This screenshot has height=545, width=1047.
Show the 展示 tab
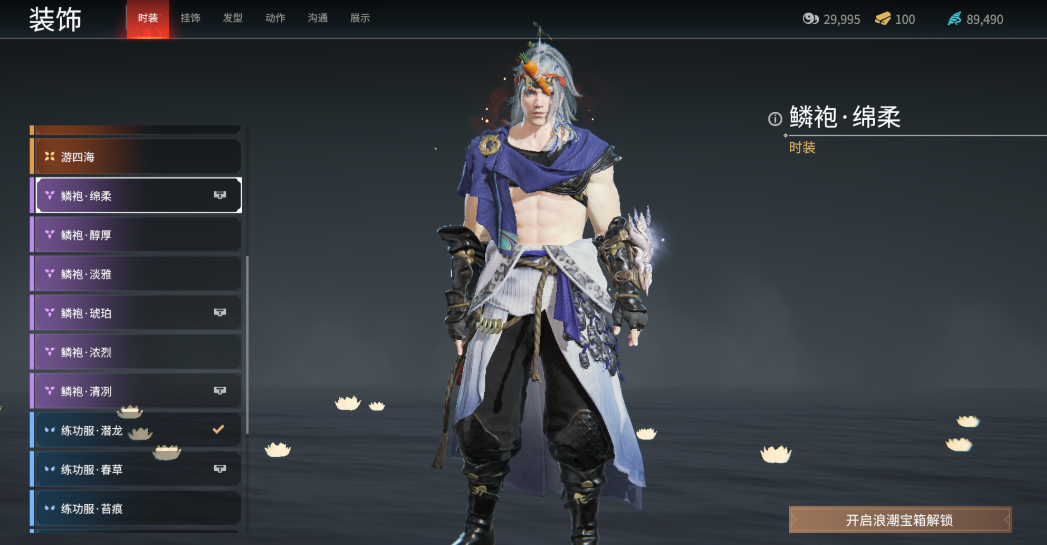click(x=360, y=18)
